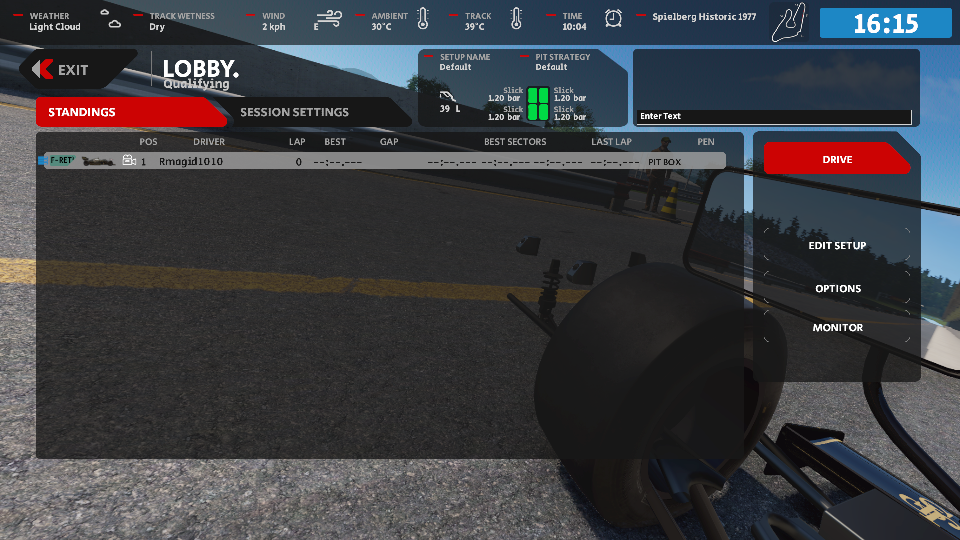Open the Default setup and pit strategy panel
960x540 pixels.
(x=523, y=88)
